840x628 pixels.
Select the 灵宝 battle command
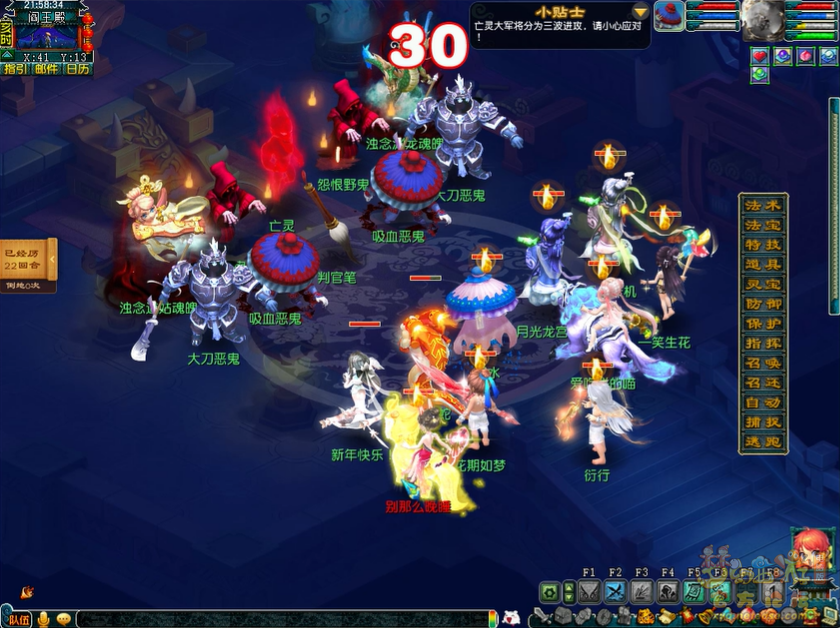click(764, 284)
